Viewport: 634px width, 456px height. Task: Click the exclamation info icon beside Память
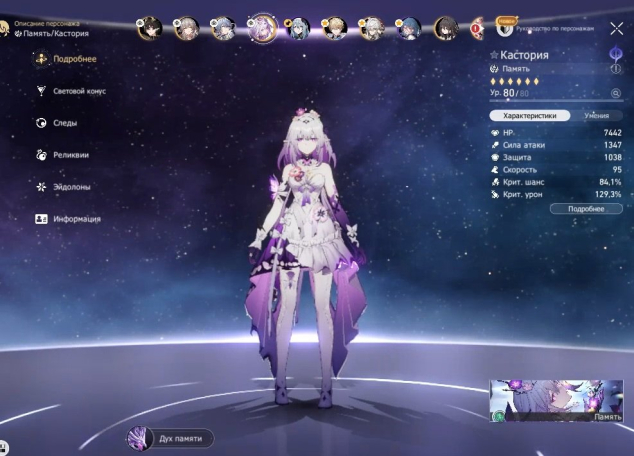[x=616, y=69]
